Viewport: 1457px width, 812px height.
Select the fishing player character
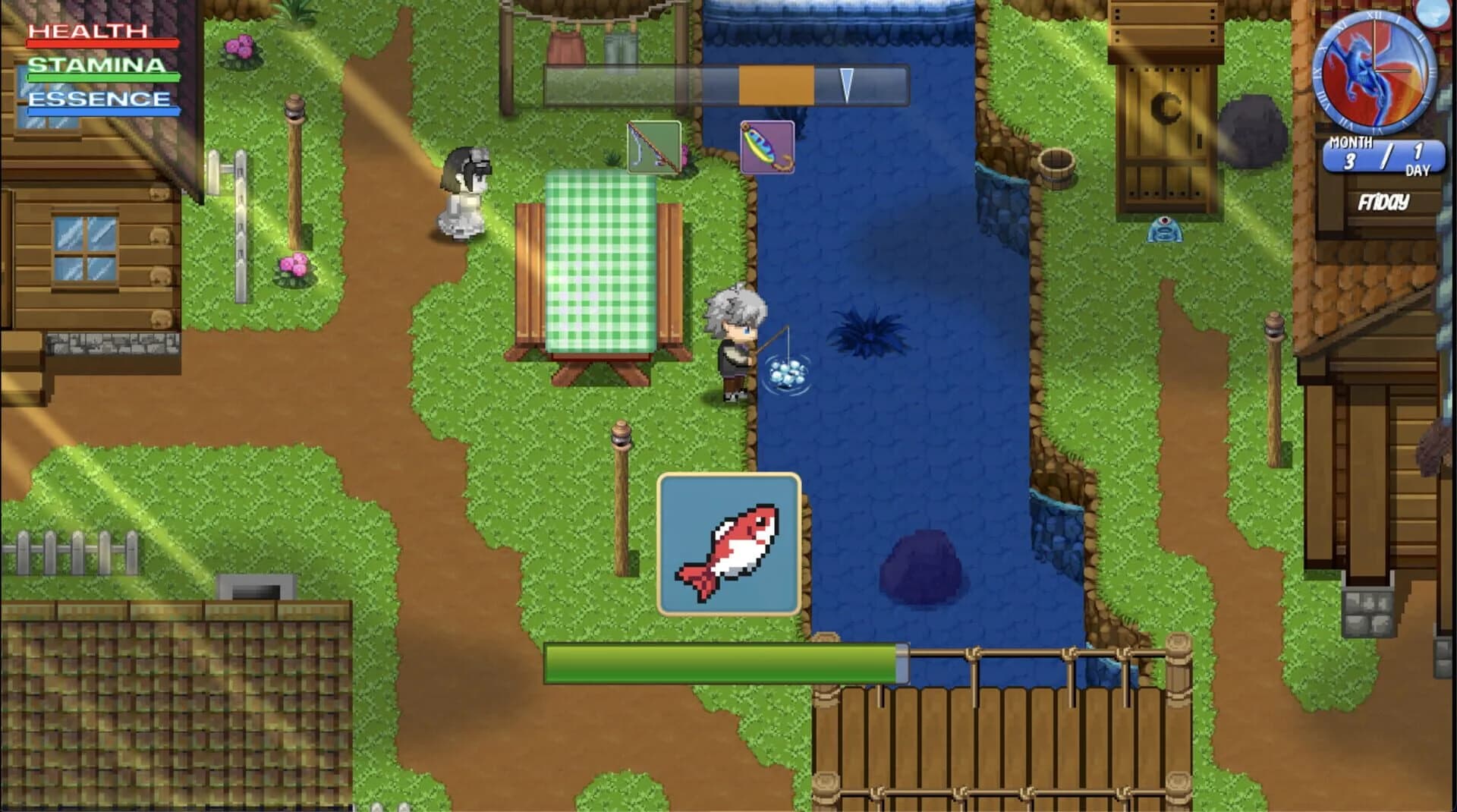[x=735, y=345]
